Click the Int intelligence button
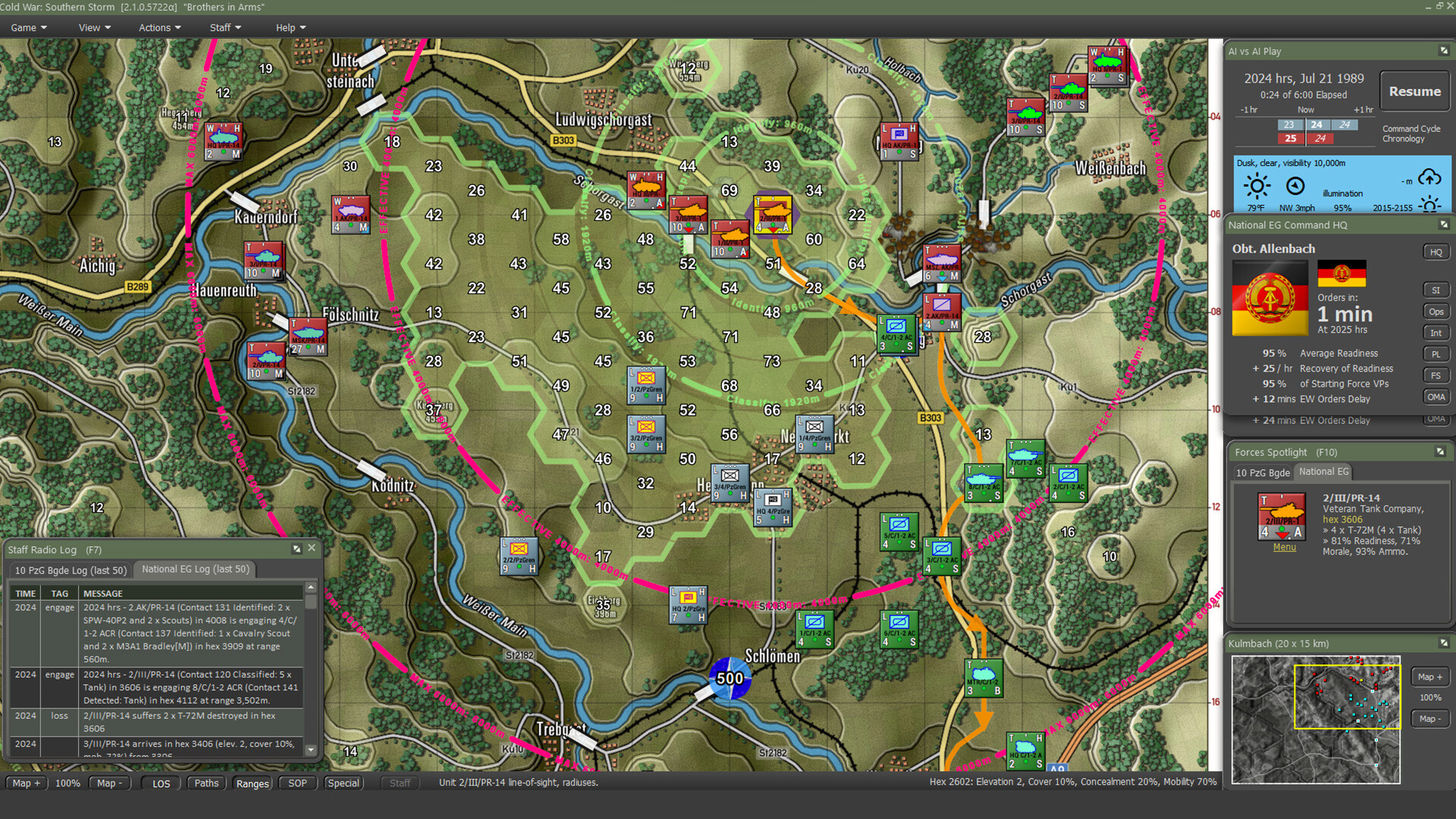Screen dimensions: 1456x819 (1436, 332)
